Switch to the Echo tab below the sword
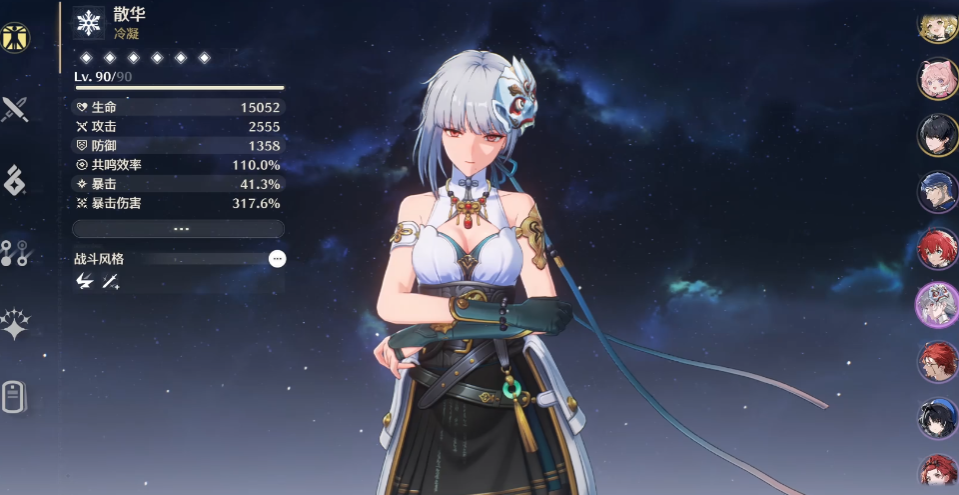This screenshot has width=959, height=495. click(15, 181)
